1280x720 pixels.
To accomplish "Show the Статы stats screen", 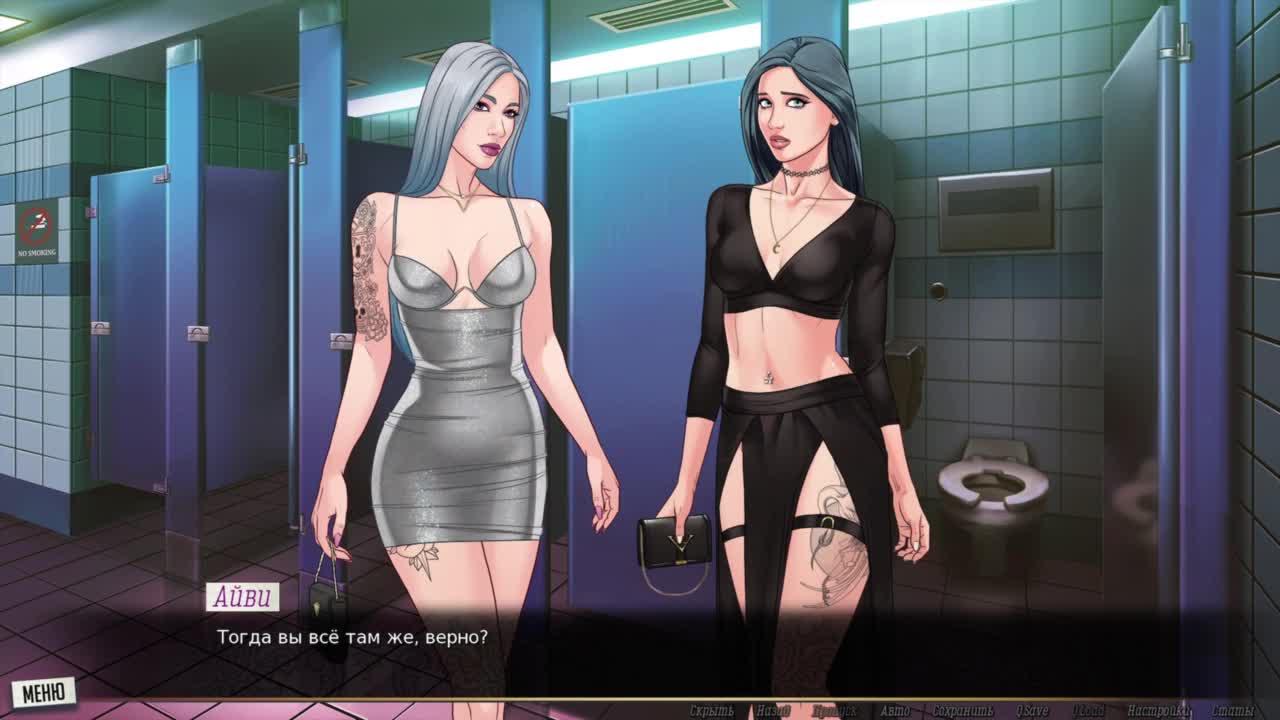I will point(1232,711).
